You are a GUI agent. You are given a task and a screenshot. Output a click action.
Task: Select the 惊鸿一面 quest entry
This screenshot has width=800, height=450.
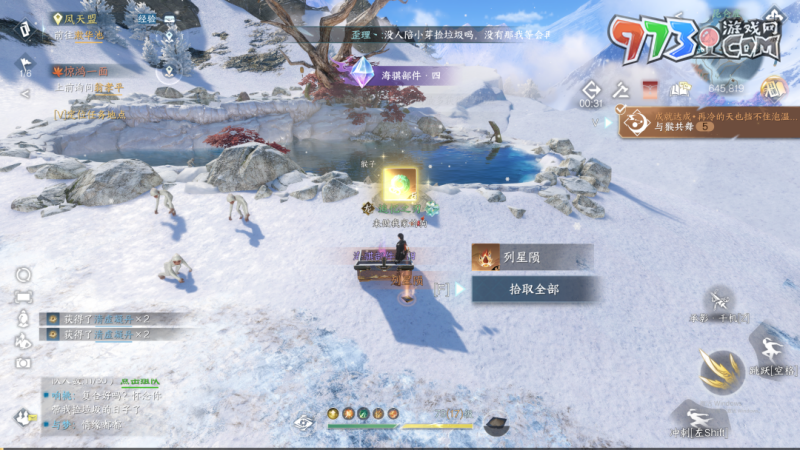click(80, 72)
